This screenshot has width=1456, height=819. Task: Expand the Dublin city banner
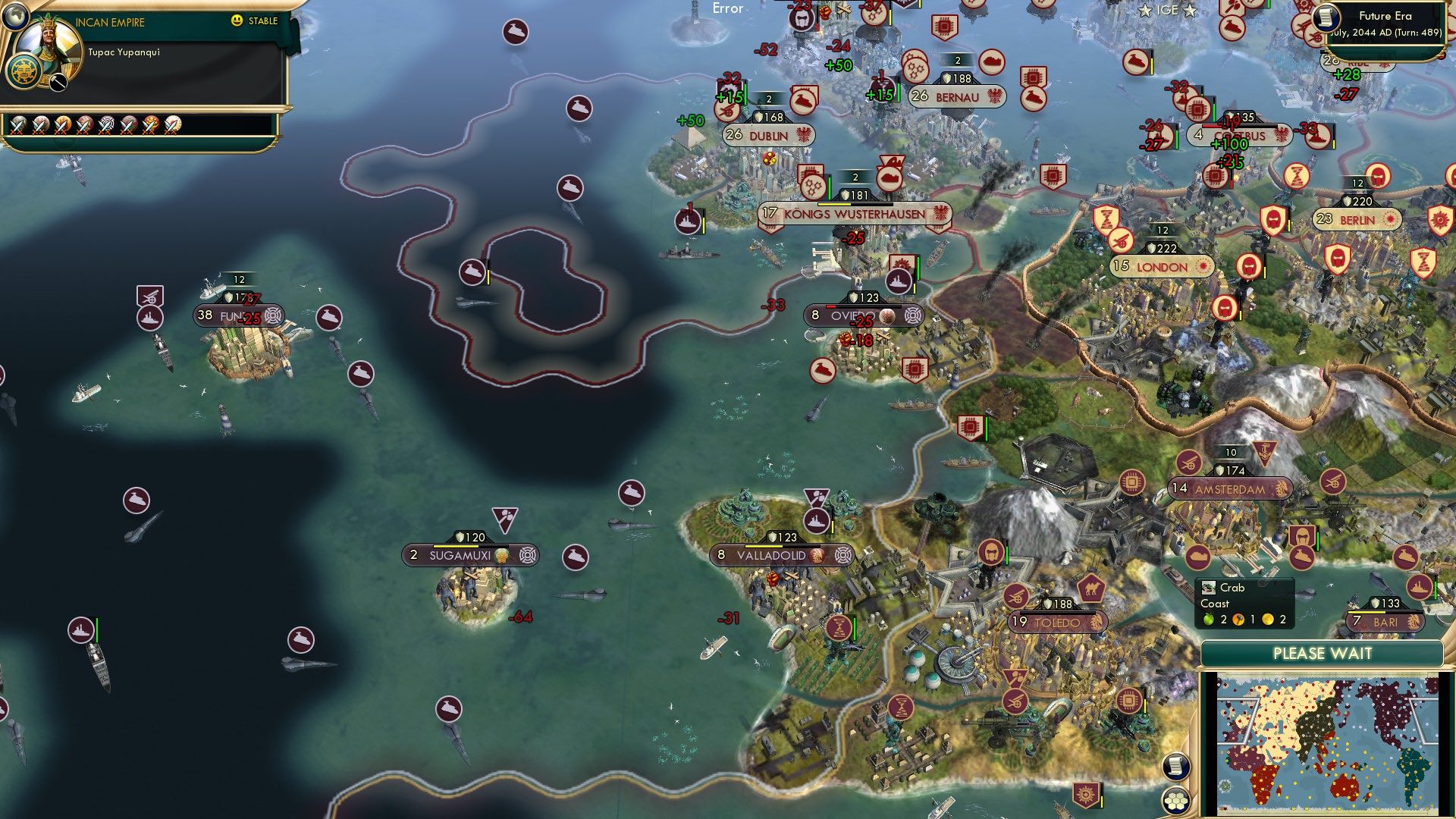(x=768, y=134)
